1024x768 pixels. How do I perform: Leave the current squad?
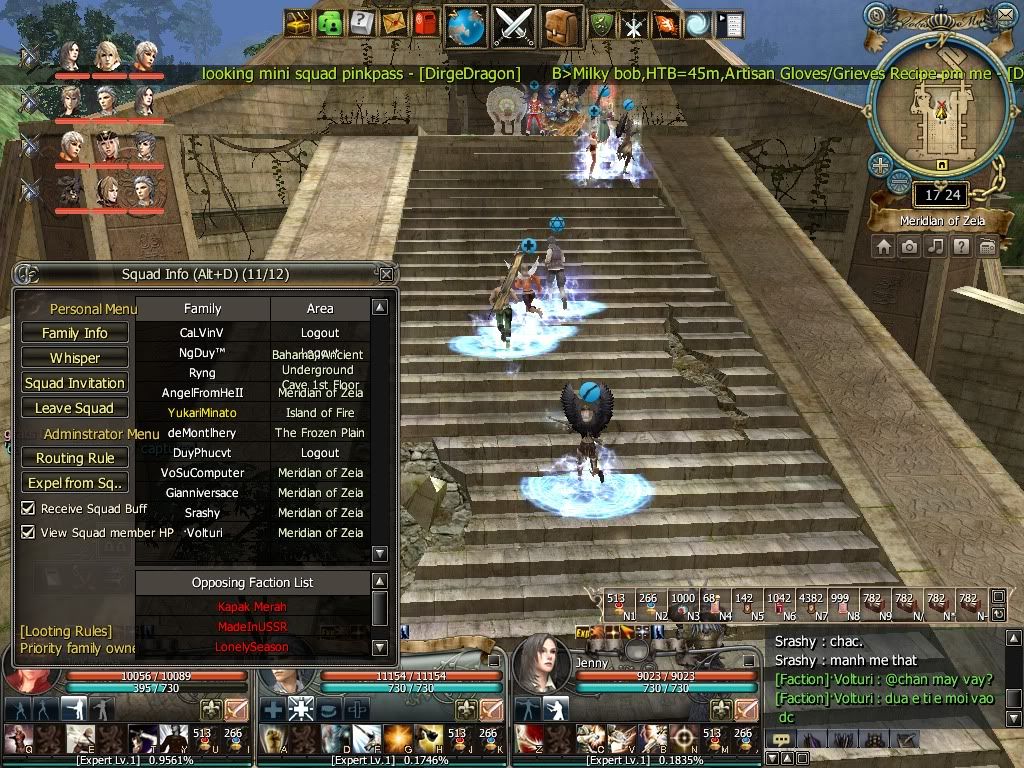75,408
